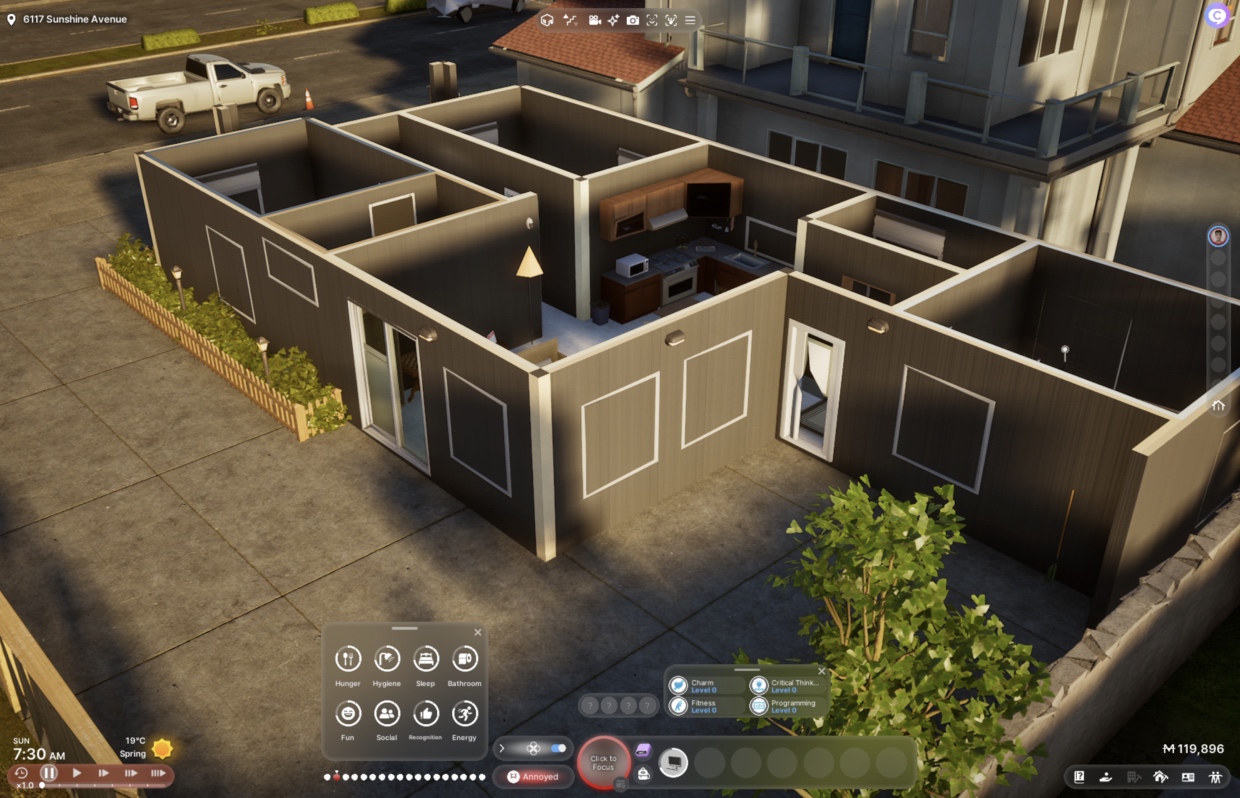Set game speed to normal play
This screenshot has width=1240, height=798.
click(x=77, y=773)
